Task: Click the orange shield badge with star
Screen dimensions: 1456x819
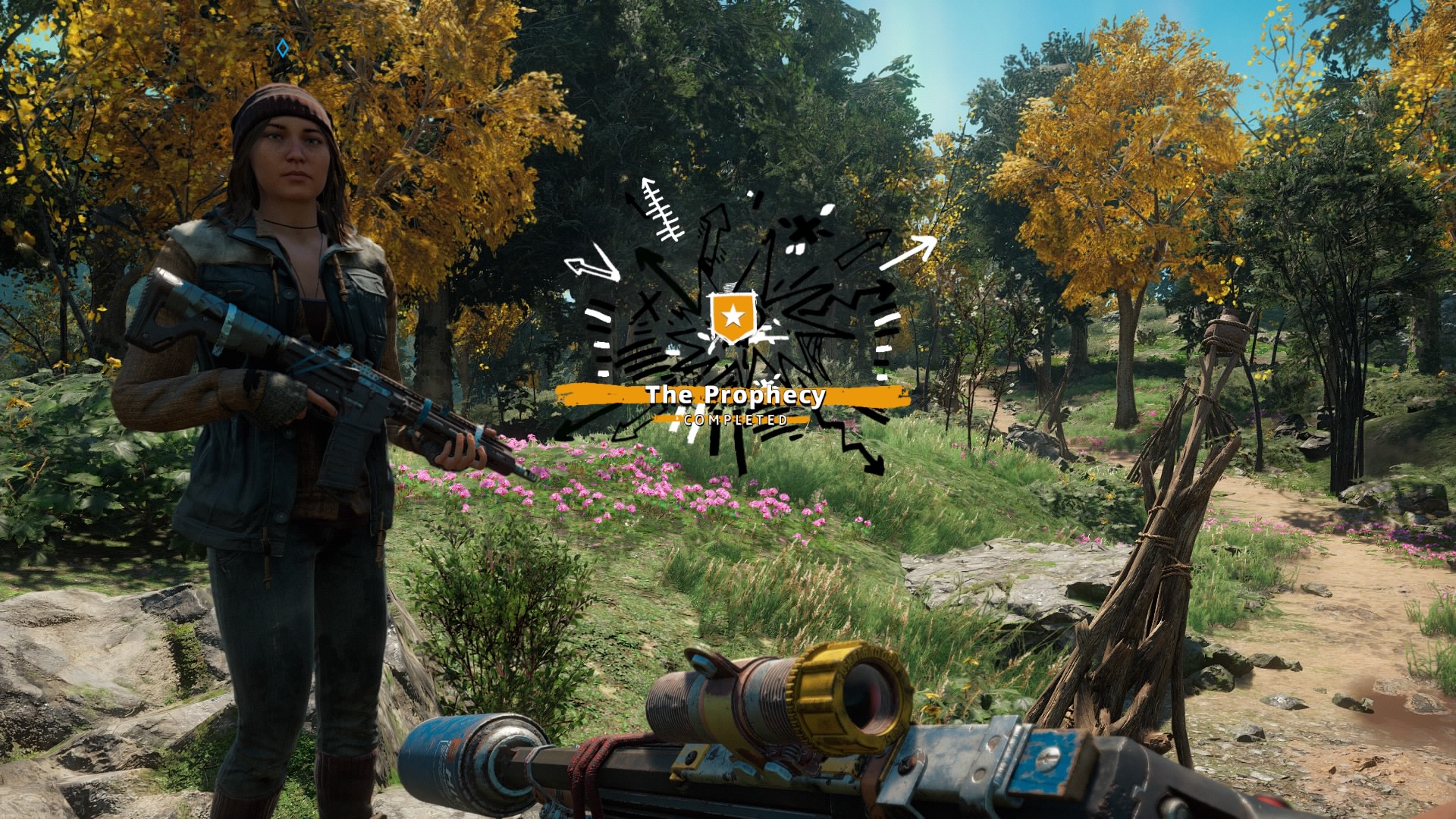Action: 733,318
